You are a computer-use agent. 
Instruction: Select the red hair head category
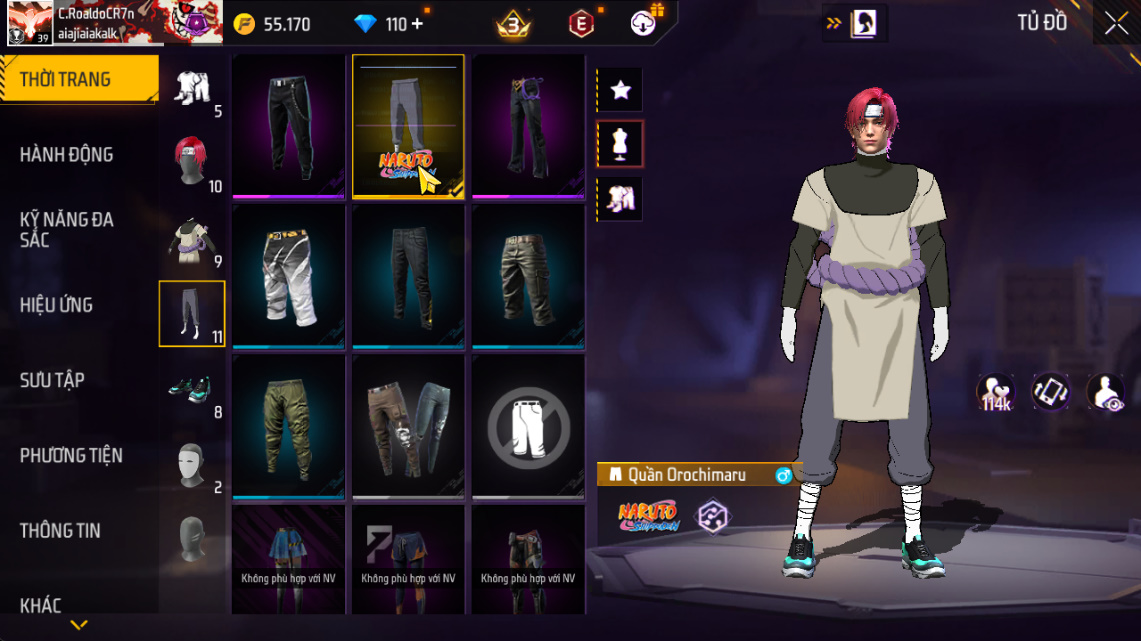(190, 162)
